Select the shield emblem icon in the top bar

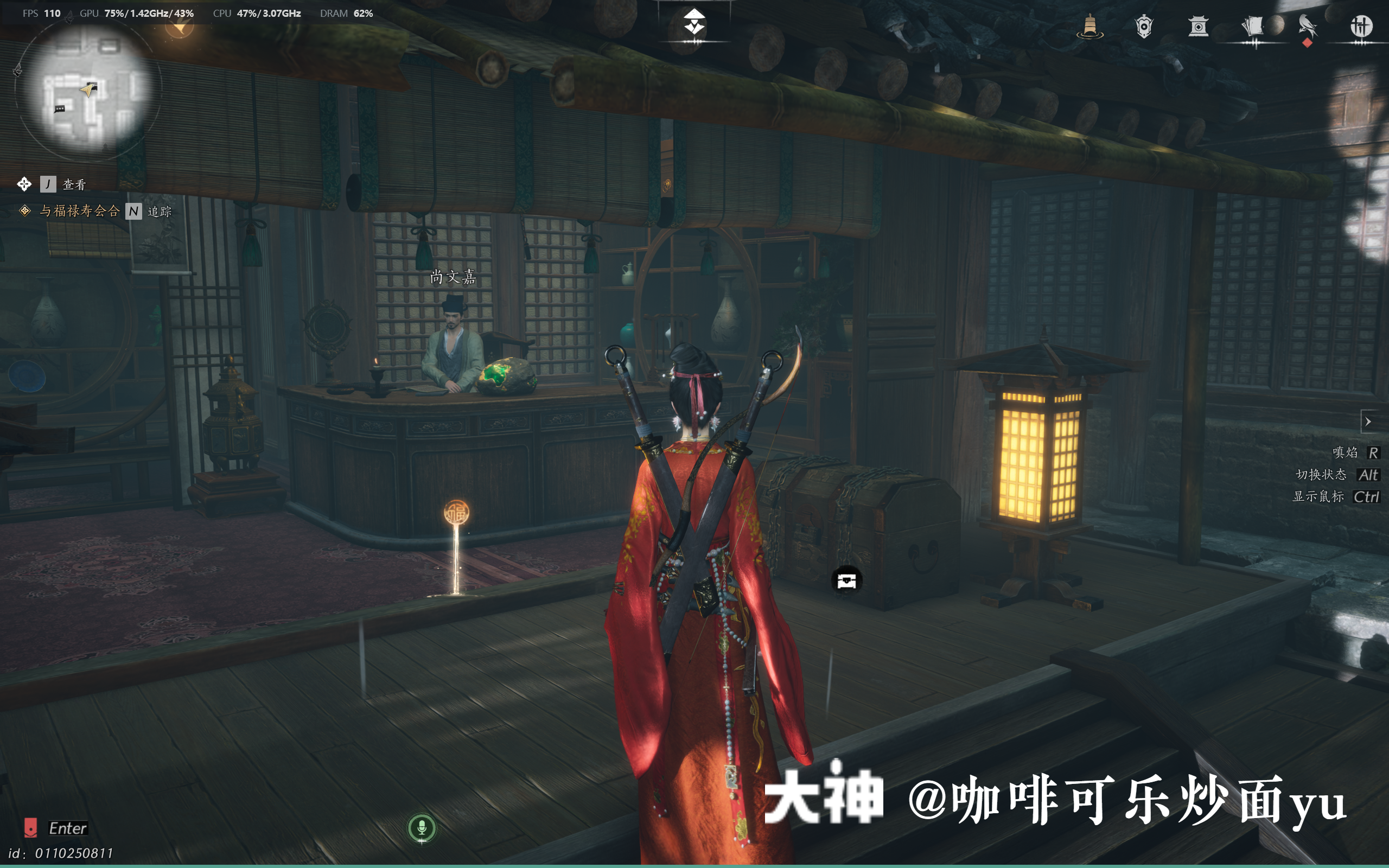coord(1145,28)
